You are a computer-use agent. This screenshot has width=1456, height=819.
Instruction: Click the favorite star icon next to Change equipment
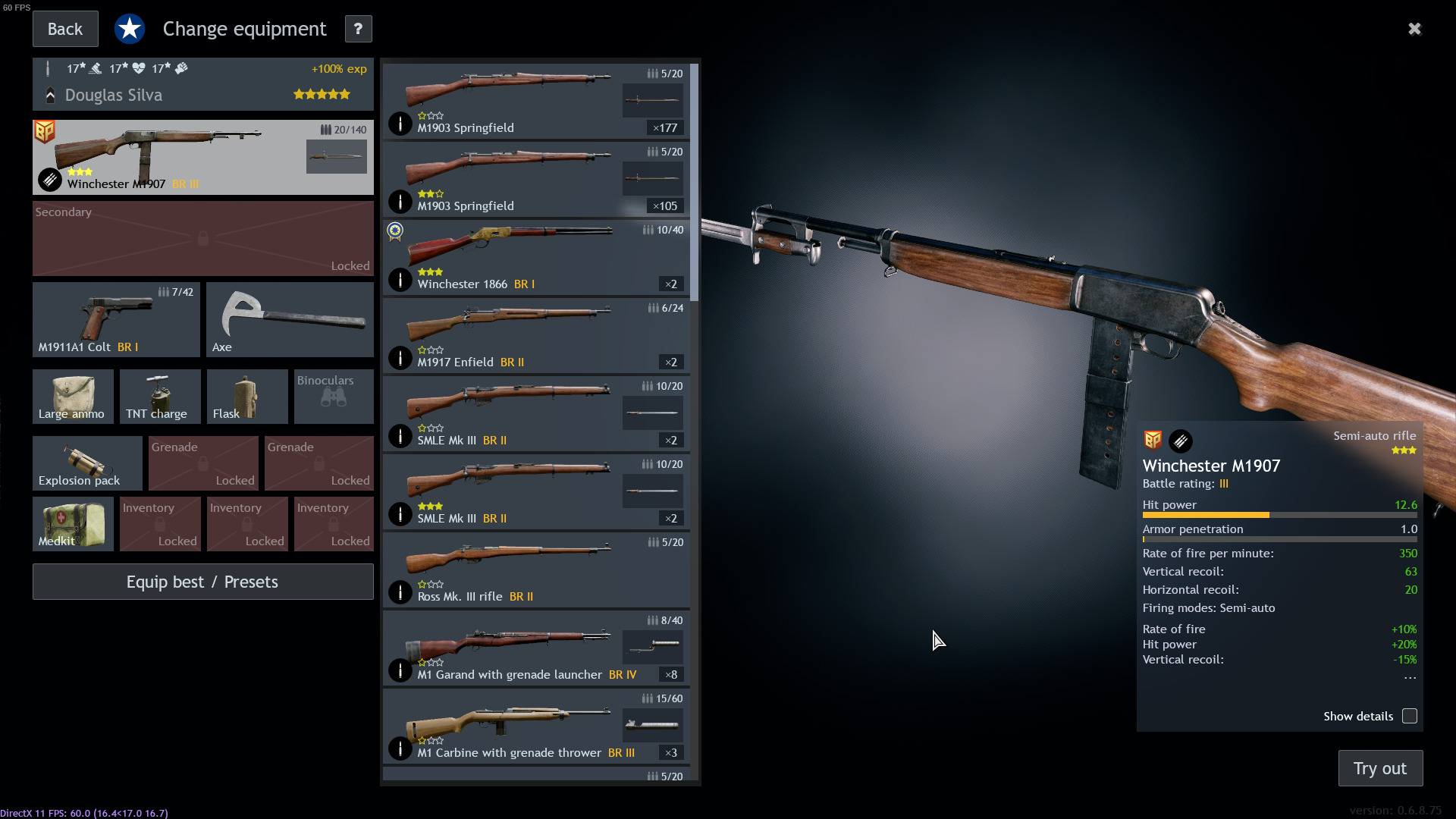tap(130, 28)
